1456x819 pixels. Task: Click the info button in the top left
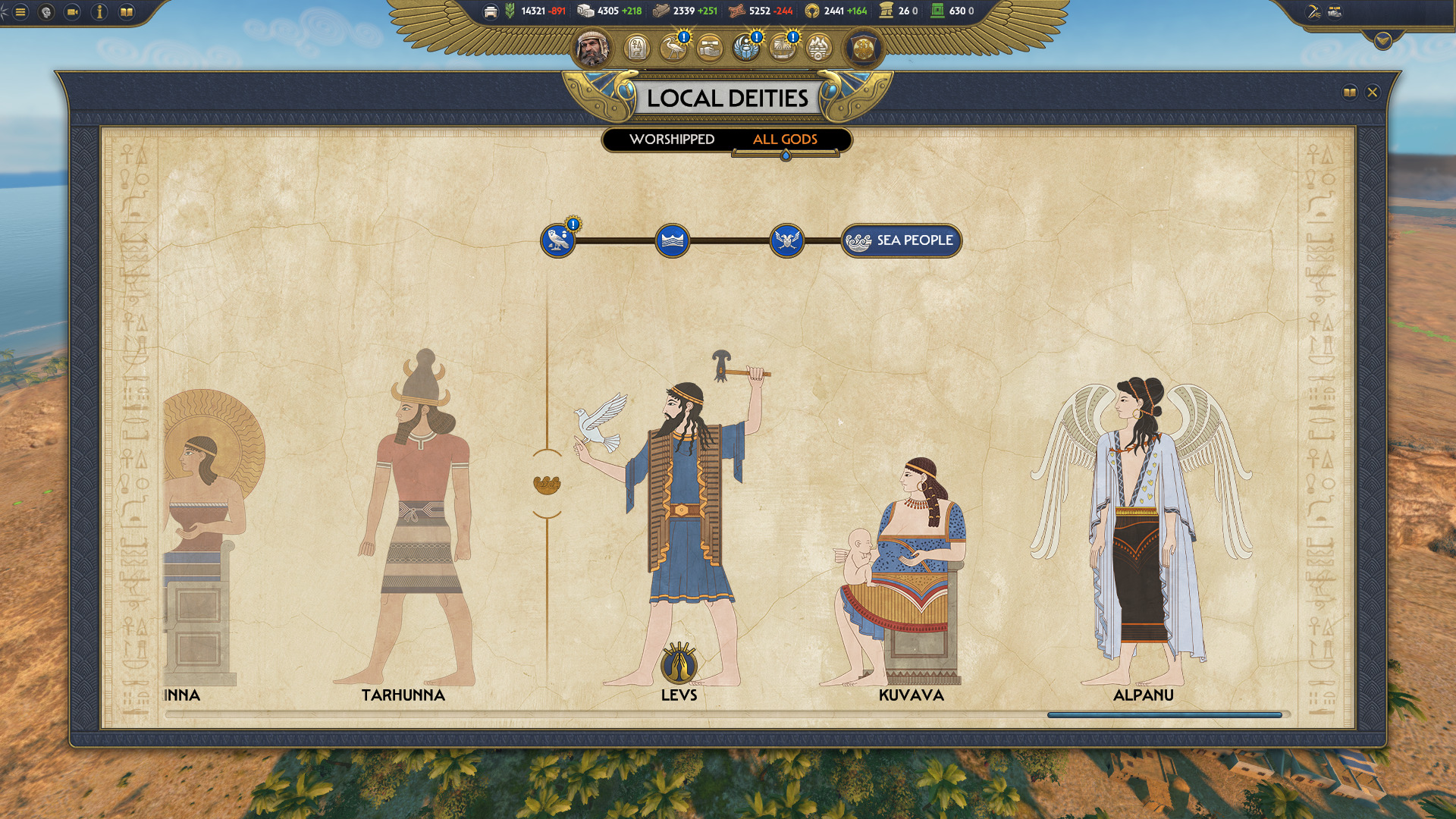[x=99, y=11]
